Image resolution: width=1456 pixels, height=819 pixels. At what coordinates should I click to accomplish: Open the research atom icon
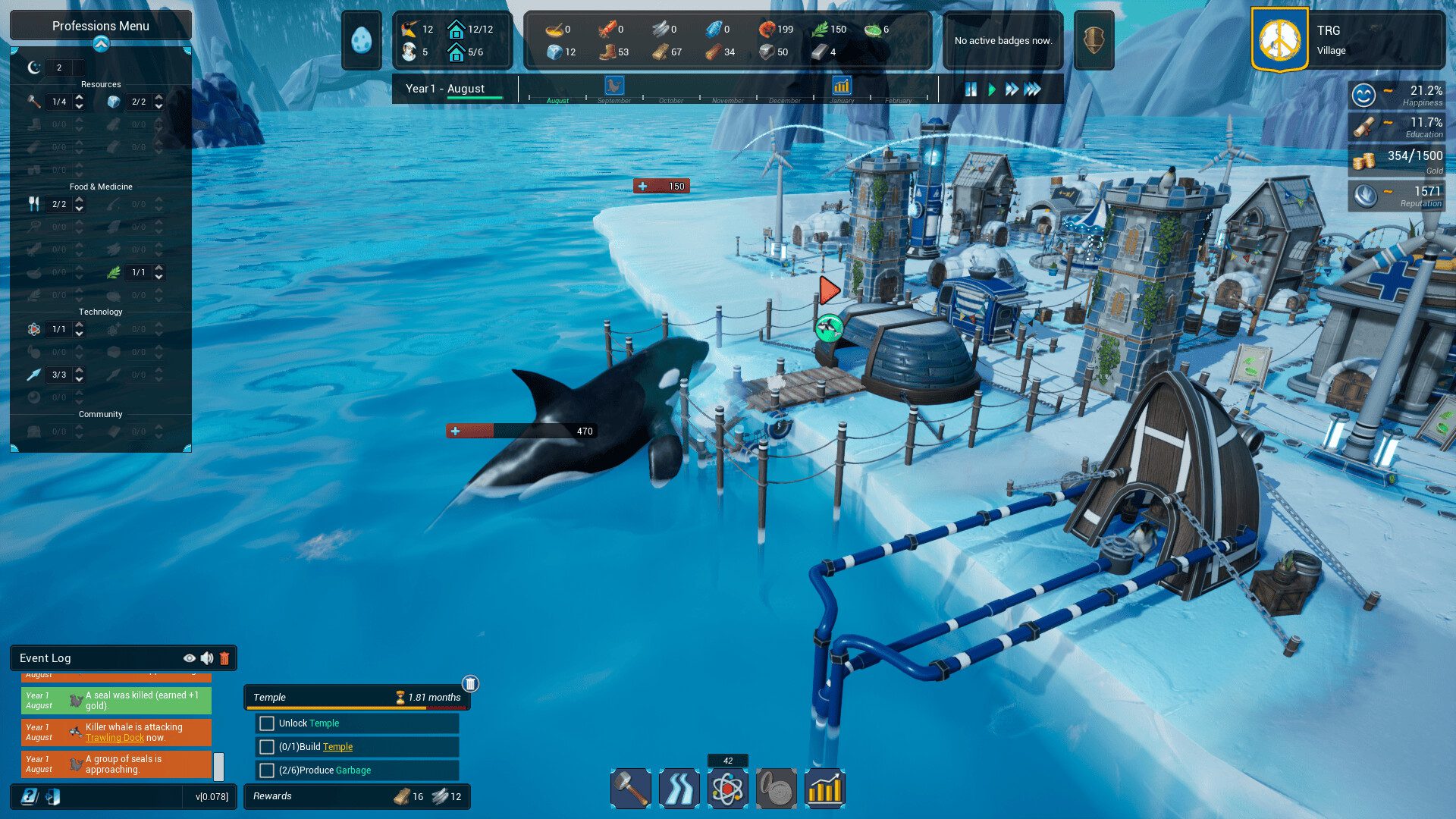728,789
